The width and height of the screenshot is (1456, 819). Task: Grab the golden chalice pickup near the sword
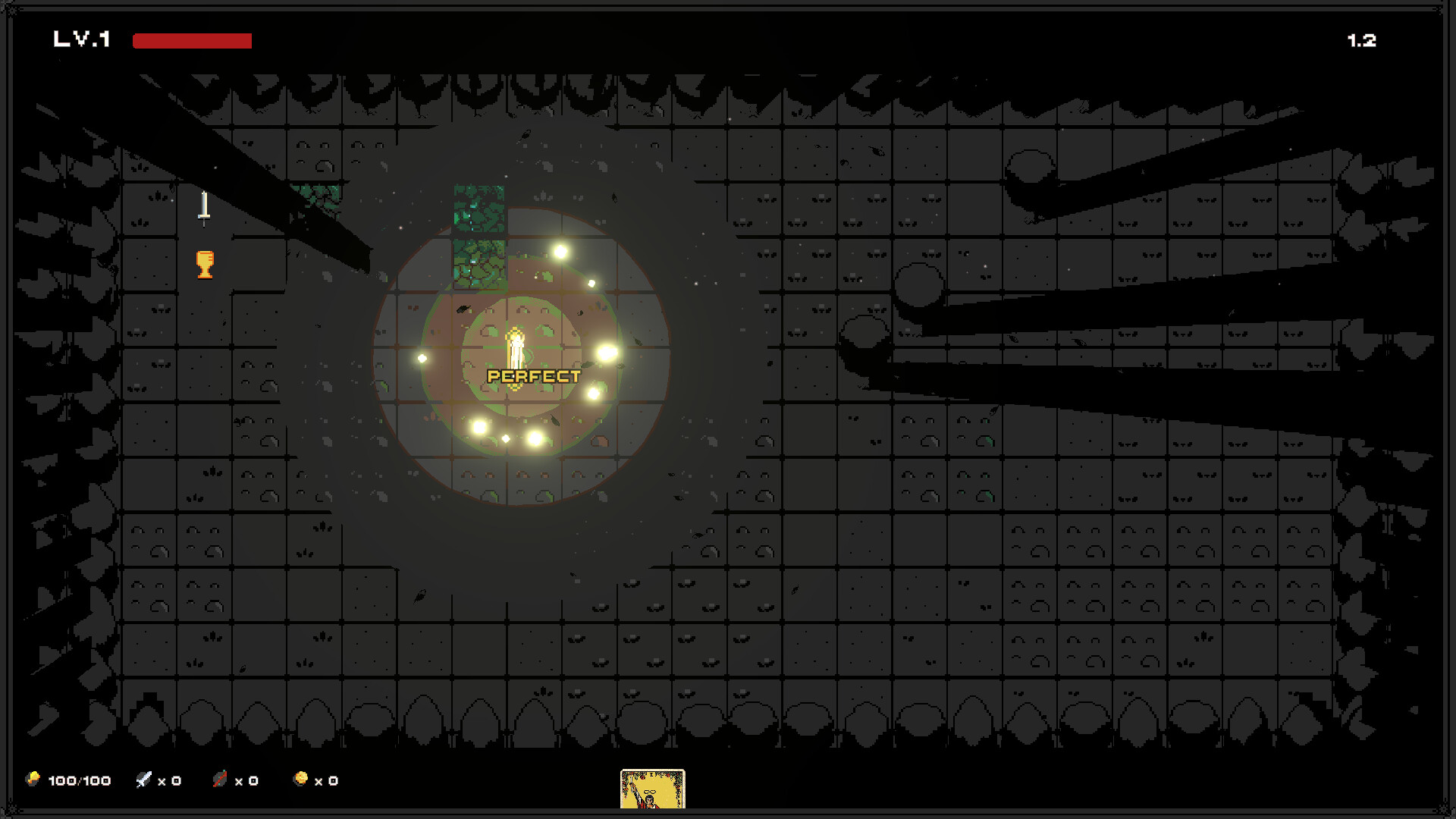coord(203,265)
